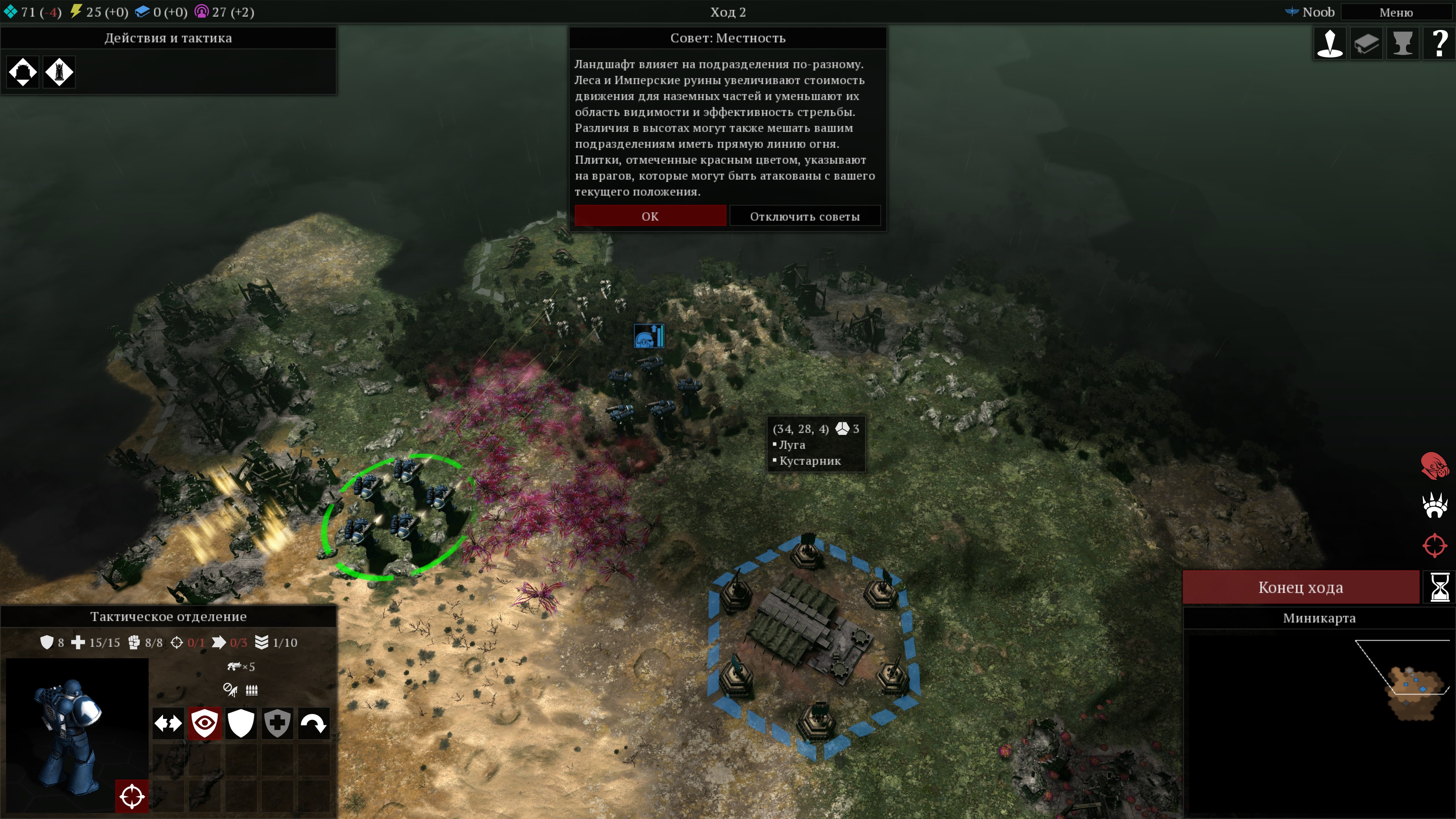End the turn with "Конец хода"

point(1301,587)
